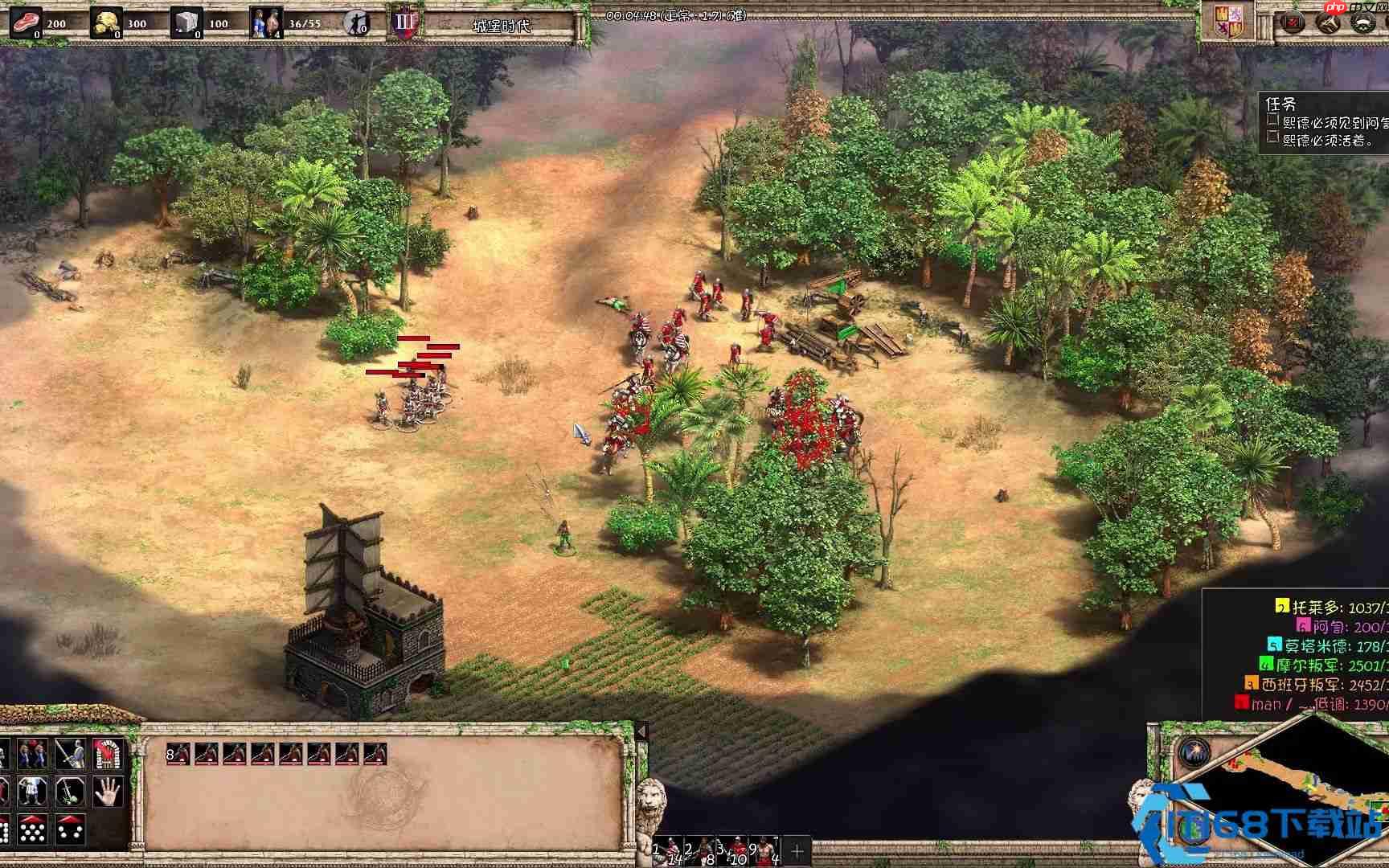
Task: Select the Stop command hand icon
Action: pyautogui.click(x=107, y=792)
